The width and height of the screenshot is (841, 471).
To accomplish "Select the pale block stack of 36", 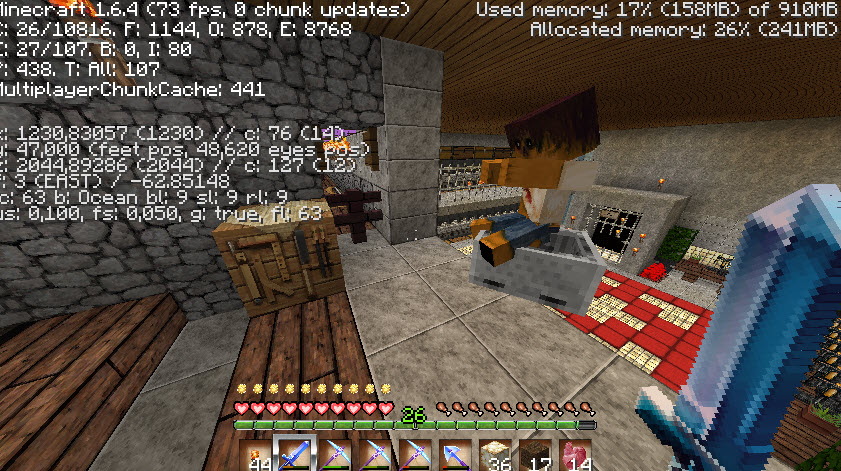I will coord(495,455).
